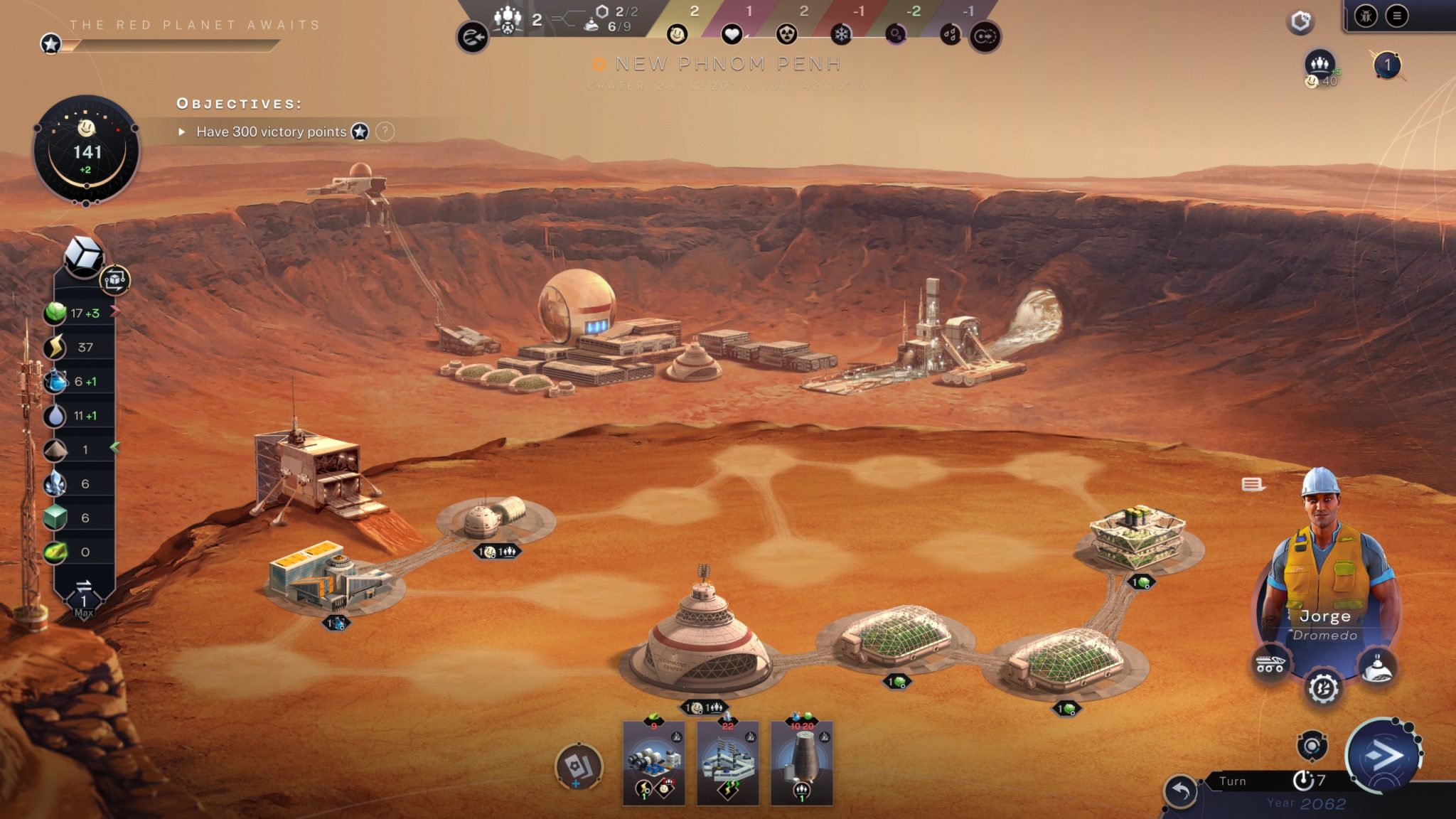Open the white cube resources panel
Image resolution: width=1456 pixels, height=819 pixels.
click(x=83, y=255)
